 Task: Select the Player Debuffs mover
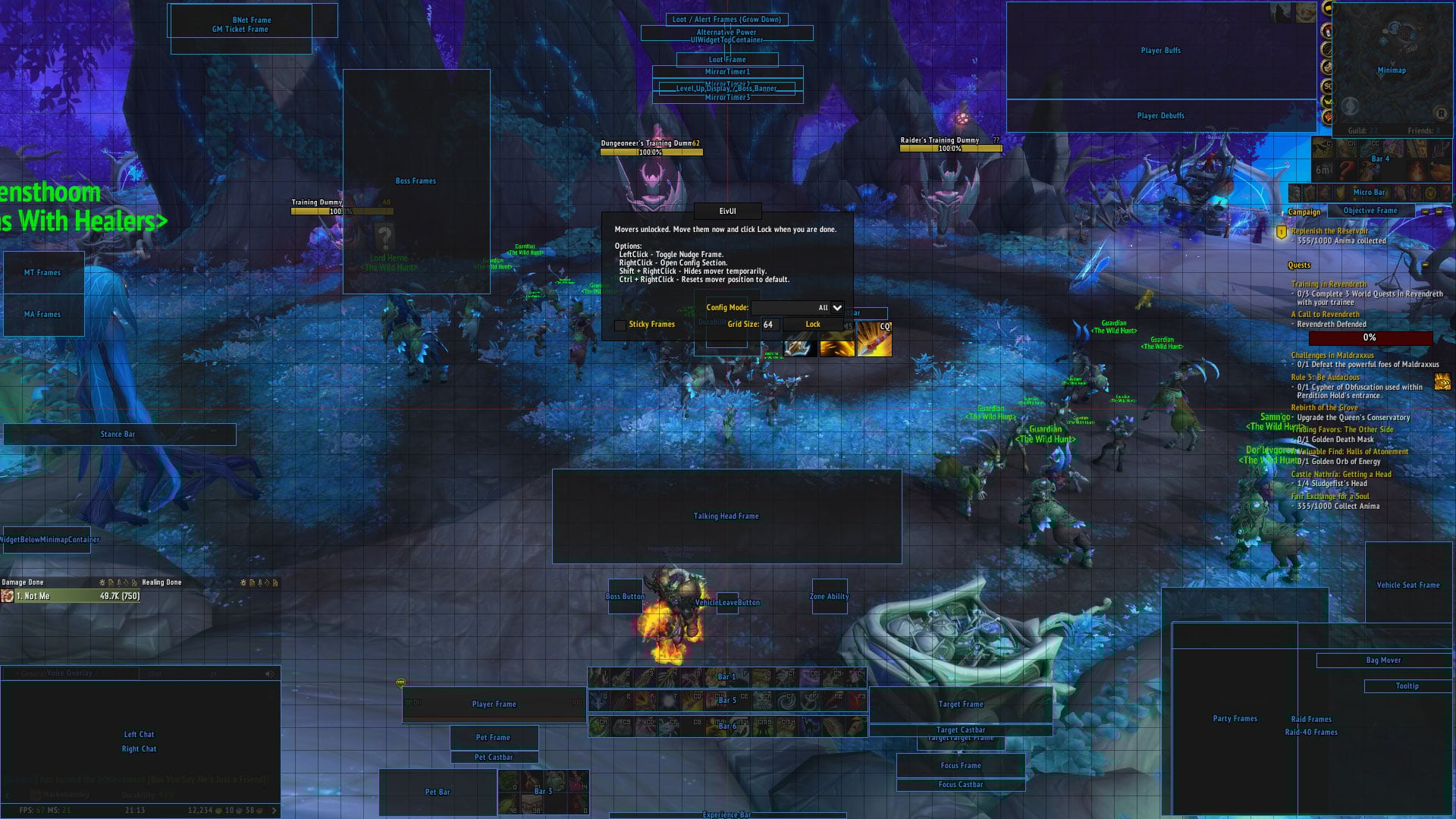click(x=1160, y=116)
